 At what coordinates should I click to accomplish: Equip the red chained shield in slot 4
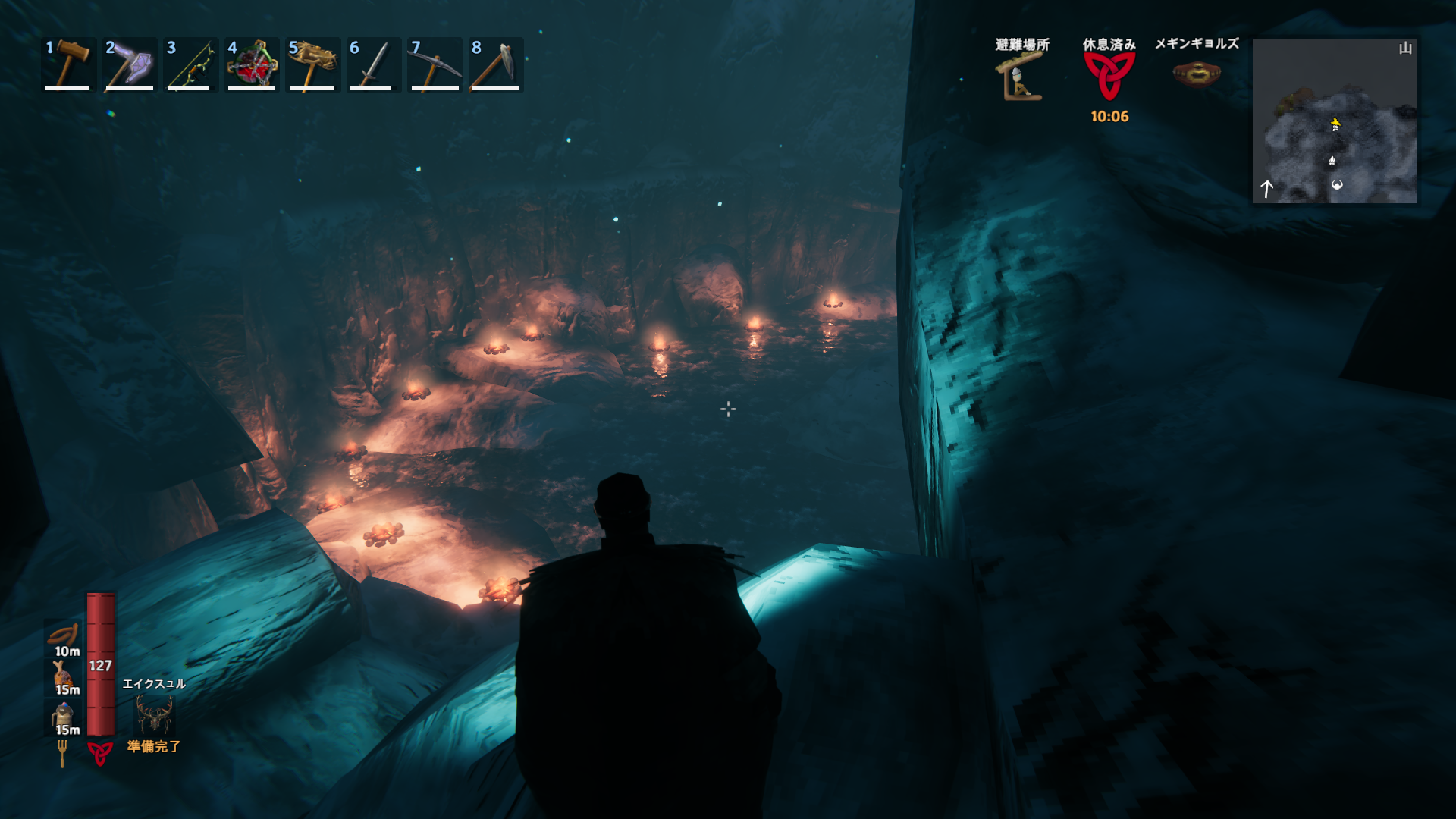(x=252, y=64)
